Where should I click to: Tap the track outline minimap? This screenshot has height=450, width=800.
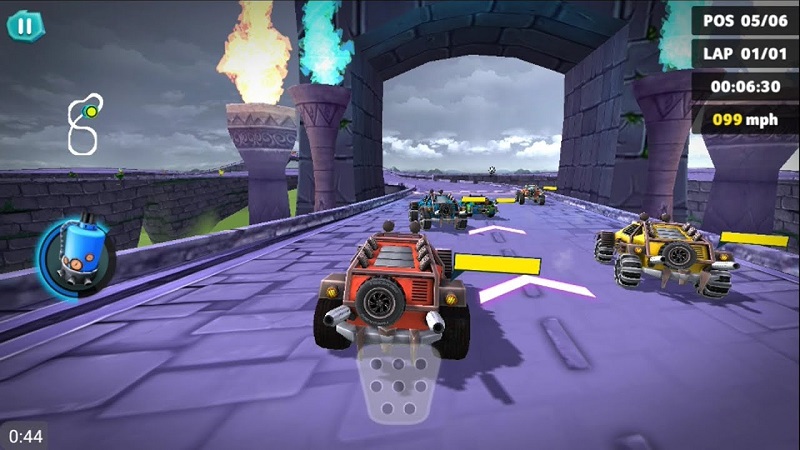84,126
